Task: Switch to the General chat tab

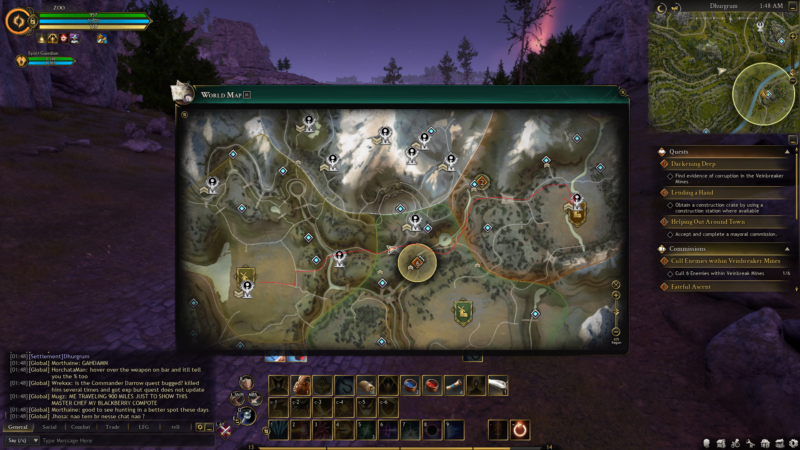Action: (x=18, y=427)
